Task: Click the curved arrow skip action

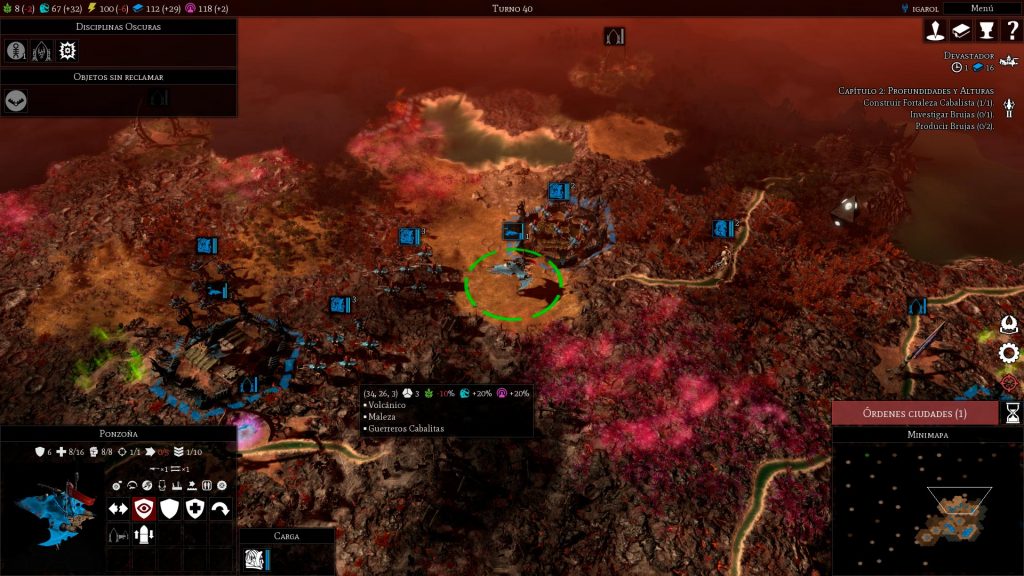Action: (220, 509)
